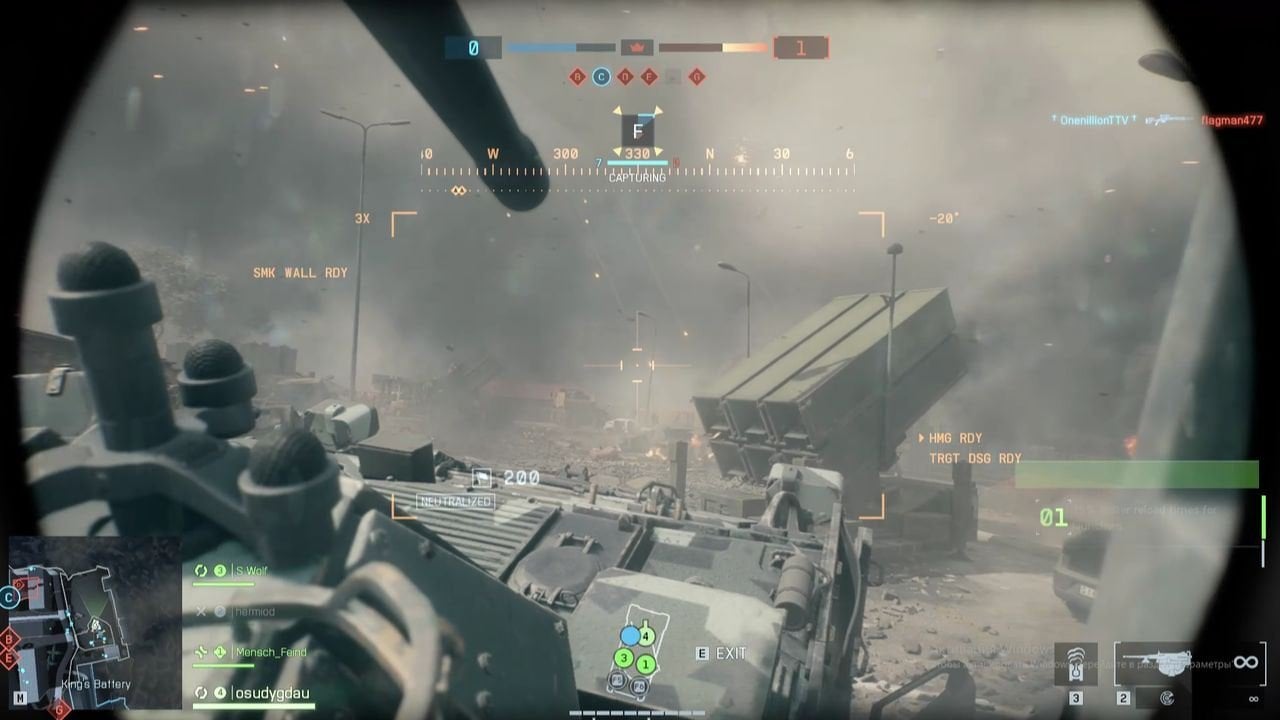Click the C objective marker on minimap edge
Viewport: 1280px width, 720px height.
click(x=10, y=598)
